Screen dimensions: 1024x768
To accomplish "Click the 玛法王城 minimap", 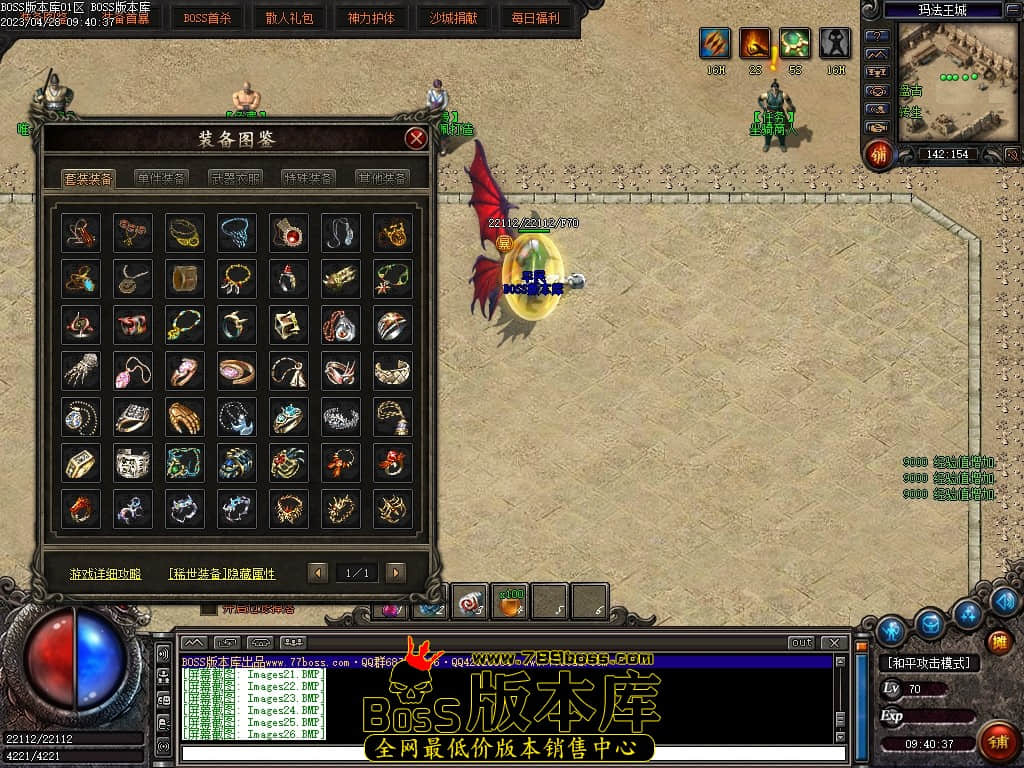I will [x=950, y=80].
